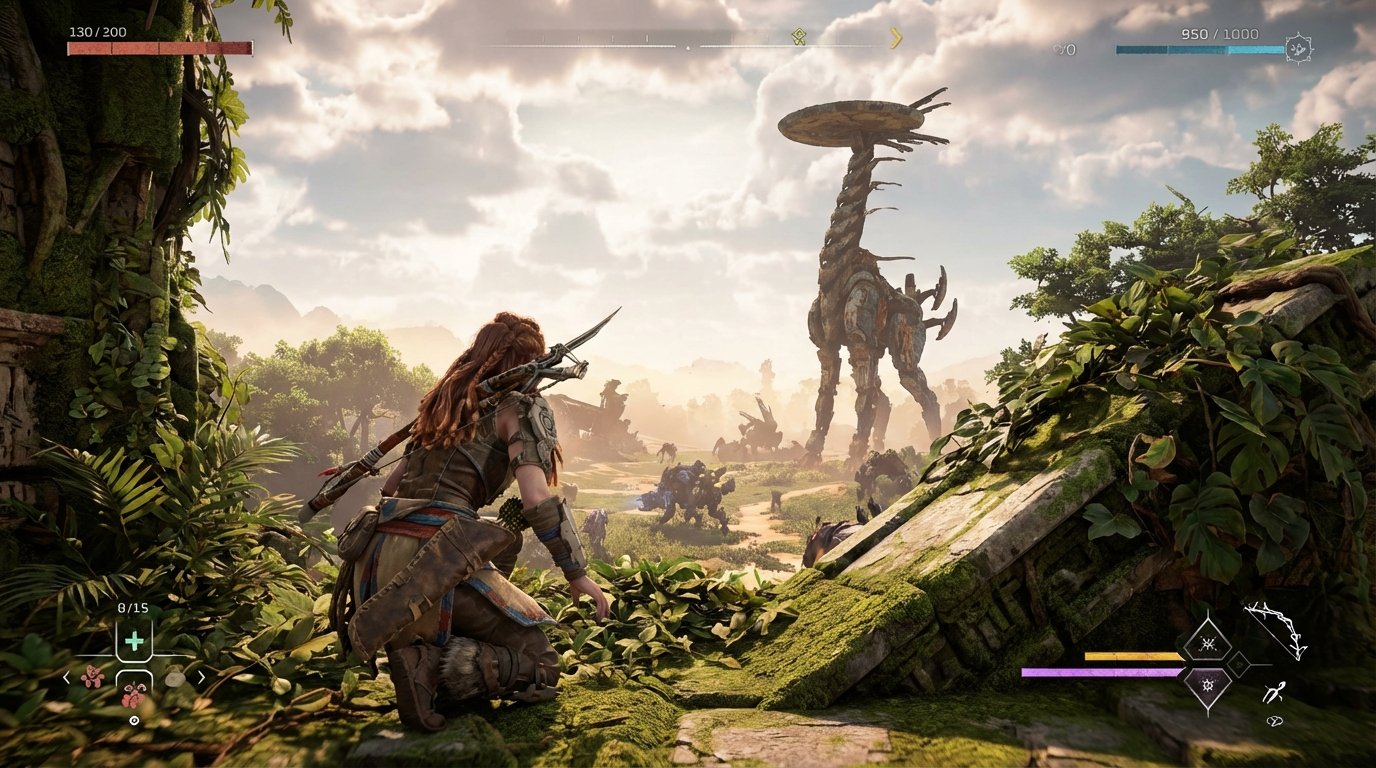Click the shard count reading 0
This screenshot has height=768, width=1376.
point(1071,49)
